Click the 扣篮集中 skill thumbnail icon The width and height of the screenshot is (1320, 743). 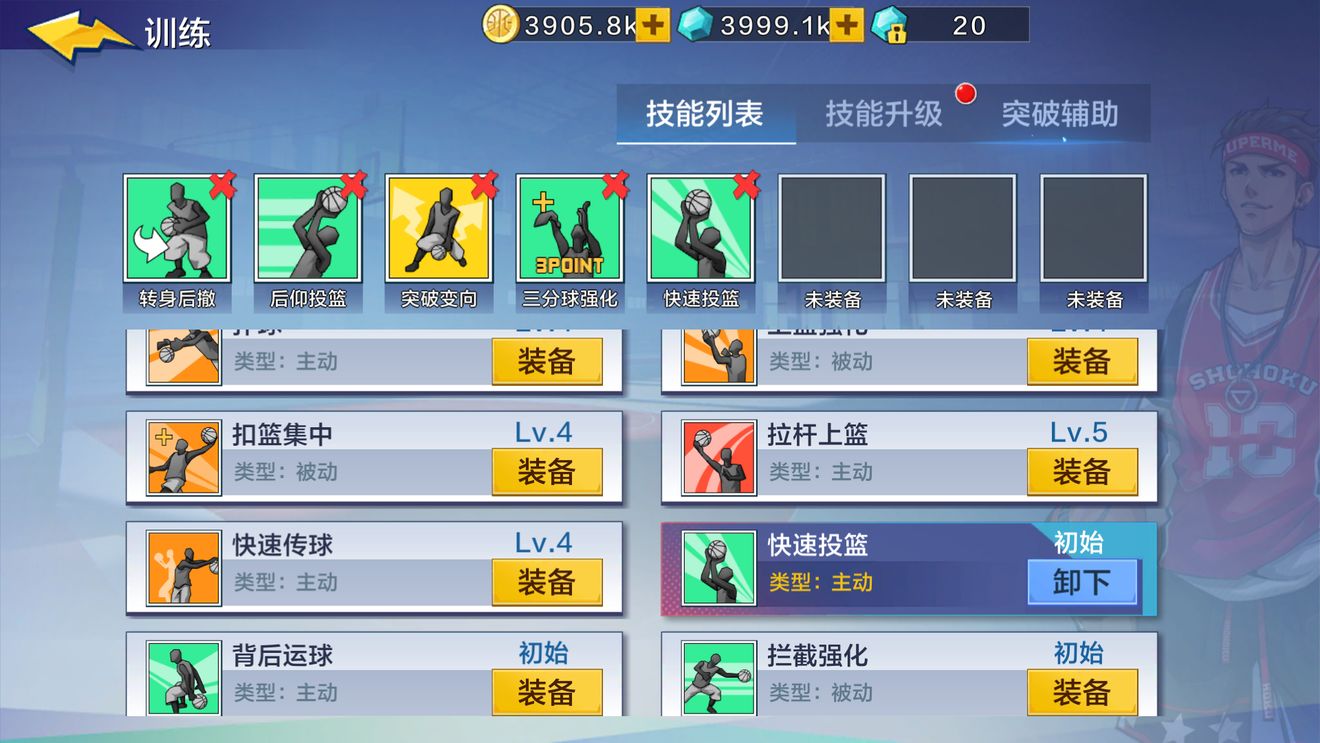(x=184, y=457)
